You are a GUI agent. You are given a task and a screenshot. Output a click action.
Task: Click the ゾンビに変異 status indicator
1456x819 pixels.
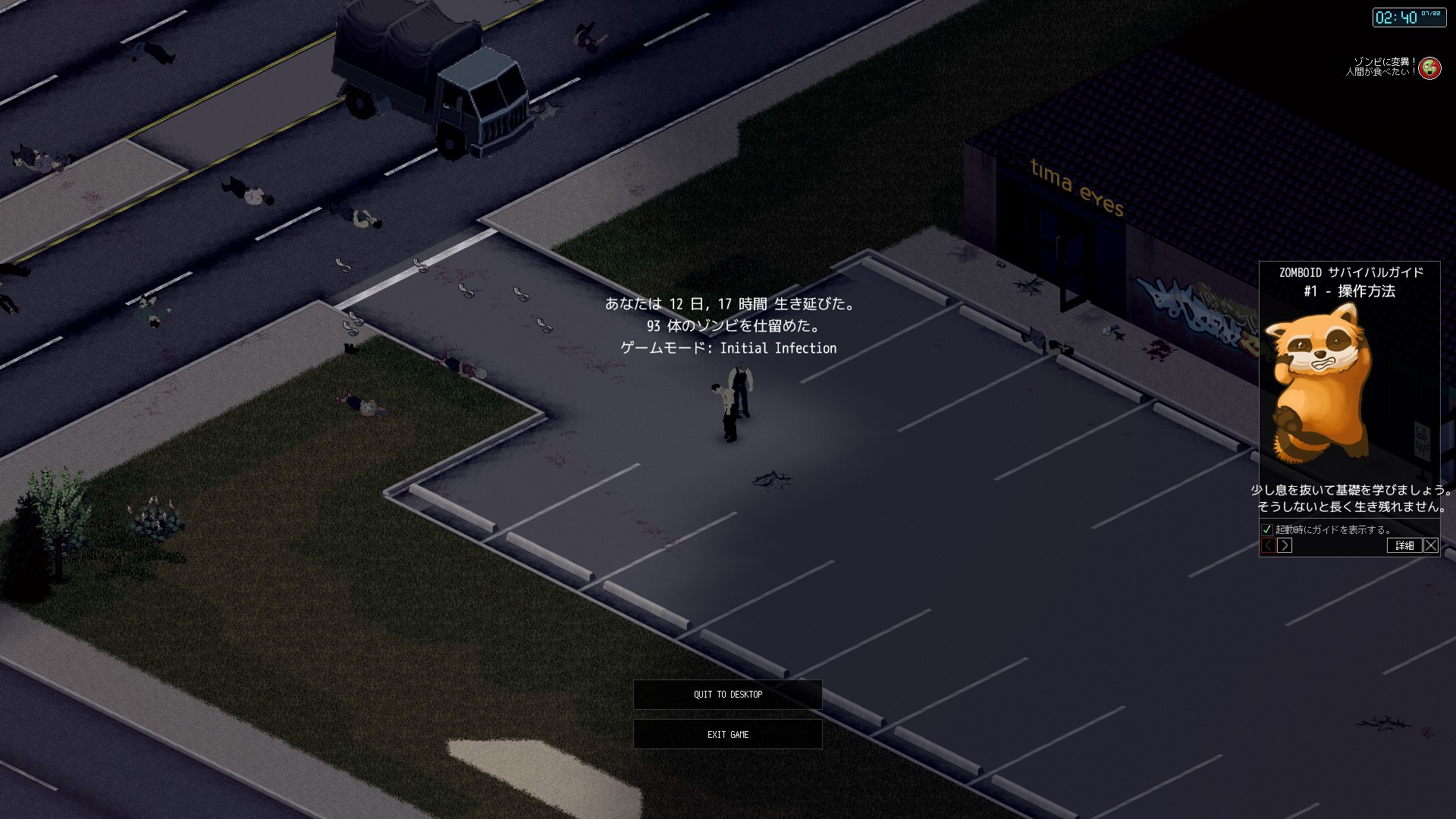(x=1385, y=61)
